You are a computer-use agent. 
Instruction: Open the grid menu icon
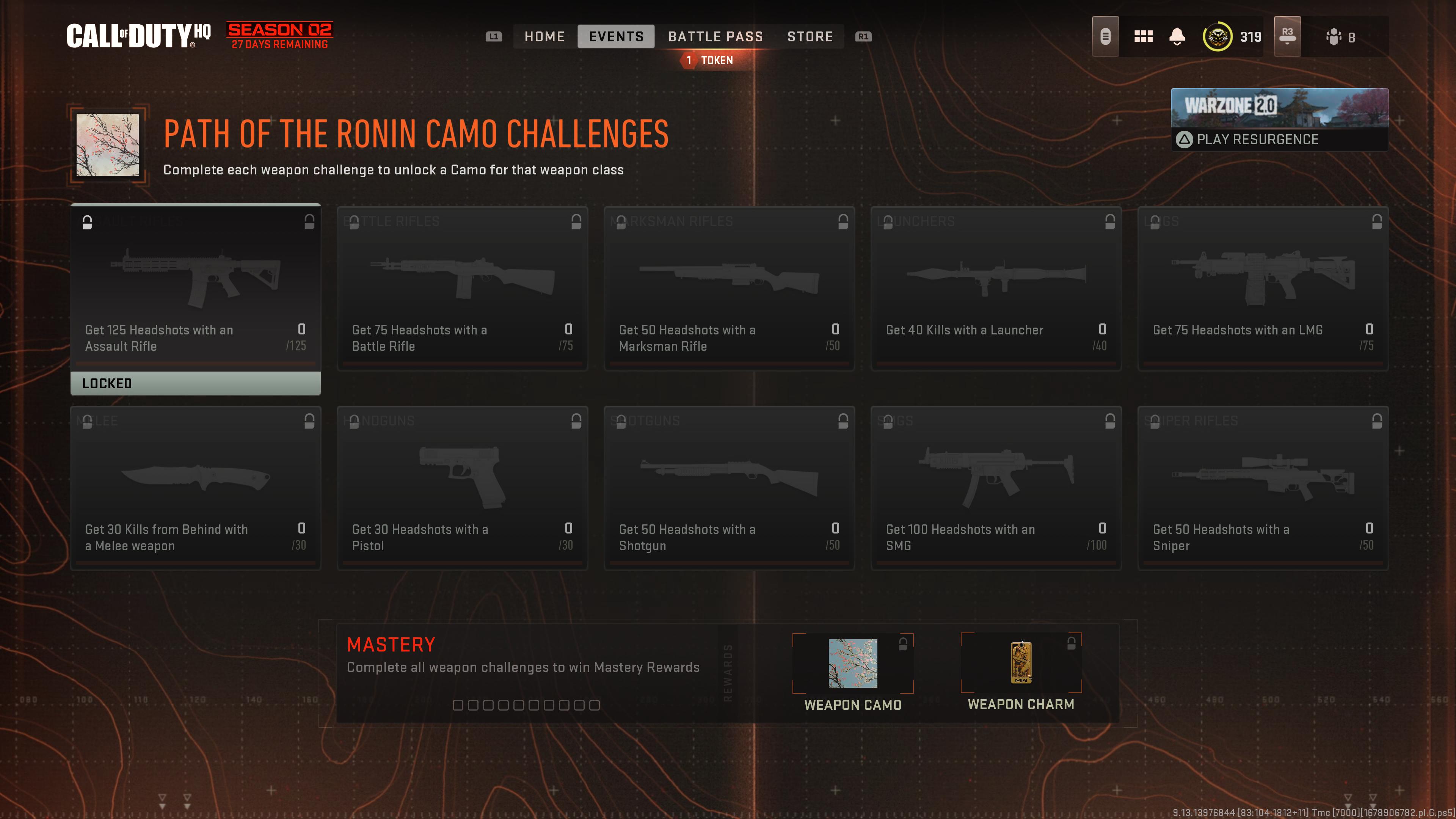coord(1143,37)
